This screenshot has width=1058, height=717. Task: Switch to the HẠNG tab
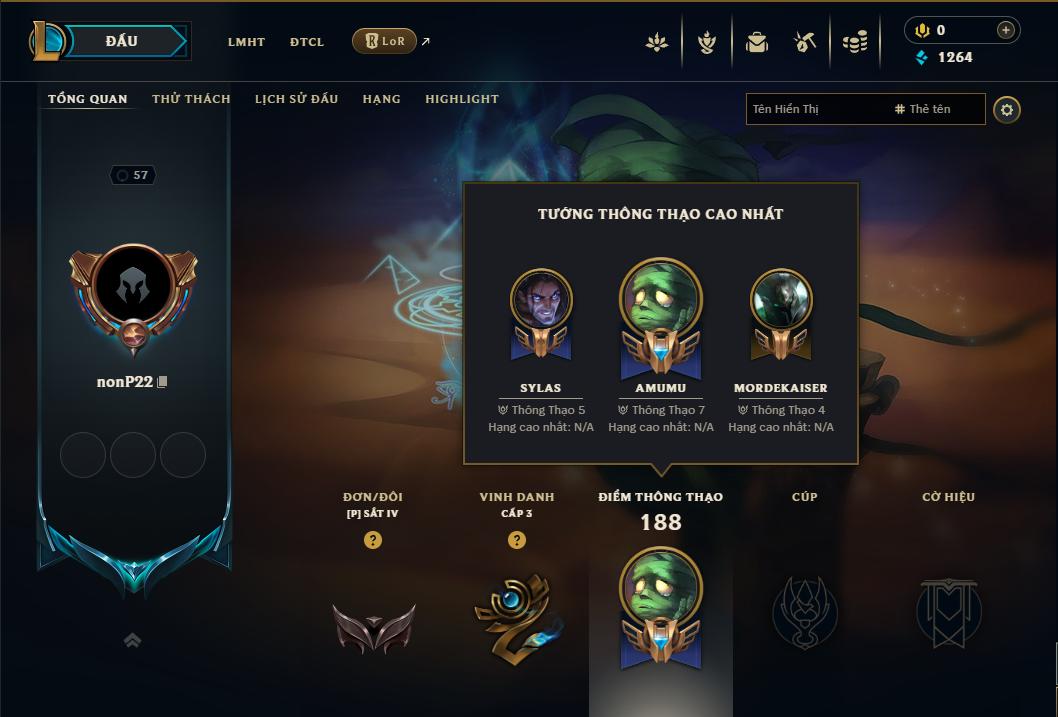click(x=381, y=99)
